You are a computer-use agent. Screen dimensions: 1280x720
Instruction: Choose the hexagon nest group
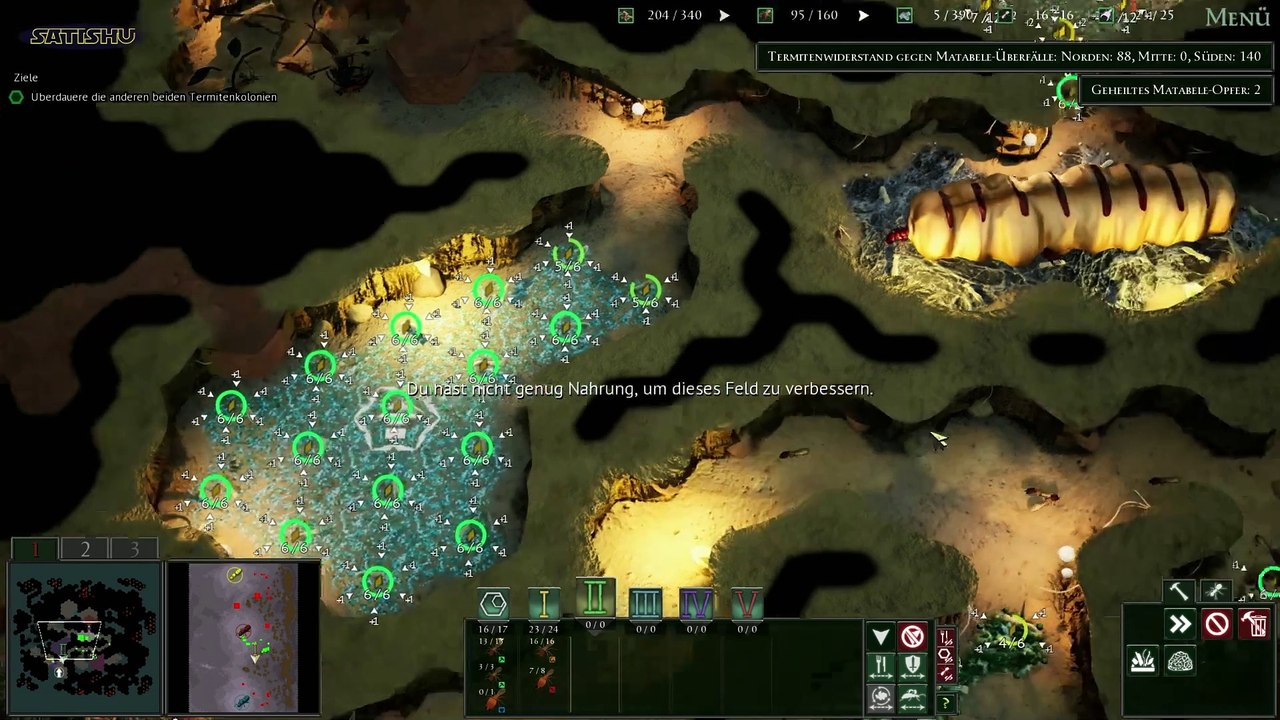click(493, 603)
